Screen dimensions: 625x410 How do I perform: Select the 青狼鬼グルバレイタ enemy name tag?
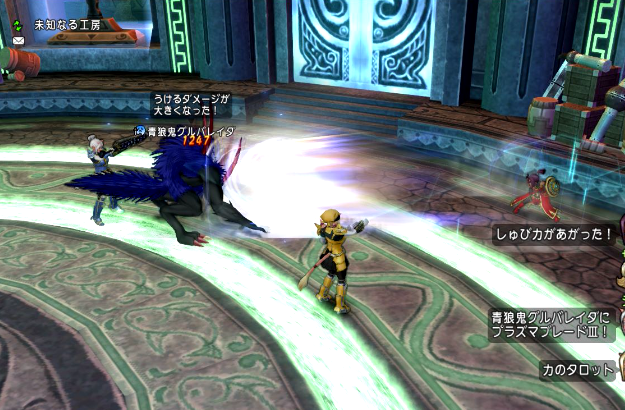coord(190,131)
